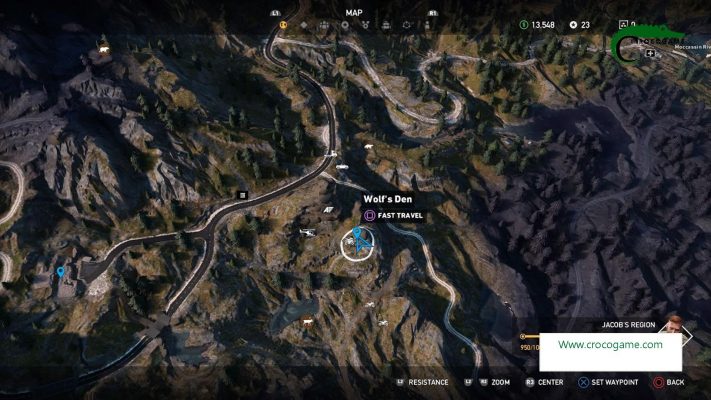Select the square sign marker beside the road

pyautogui.click(x=242, y=193)
